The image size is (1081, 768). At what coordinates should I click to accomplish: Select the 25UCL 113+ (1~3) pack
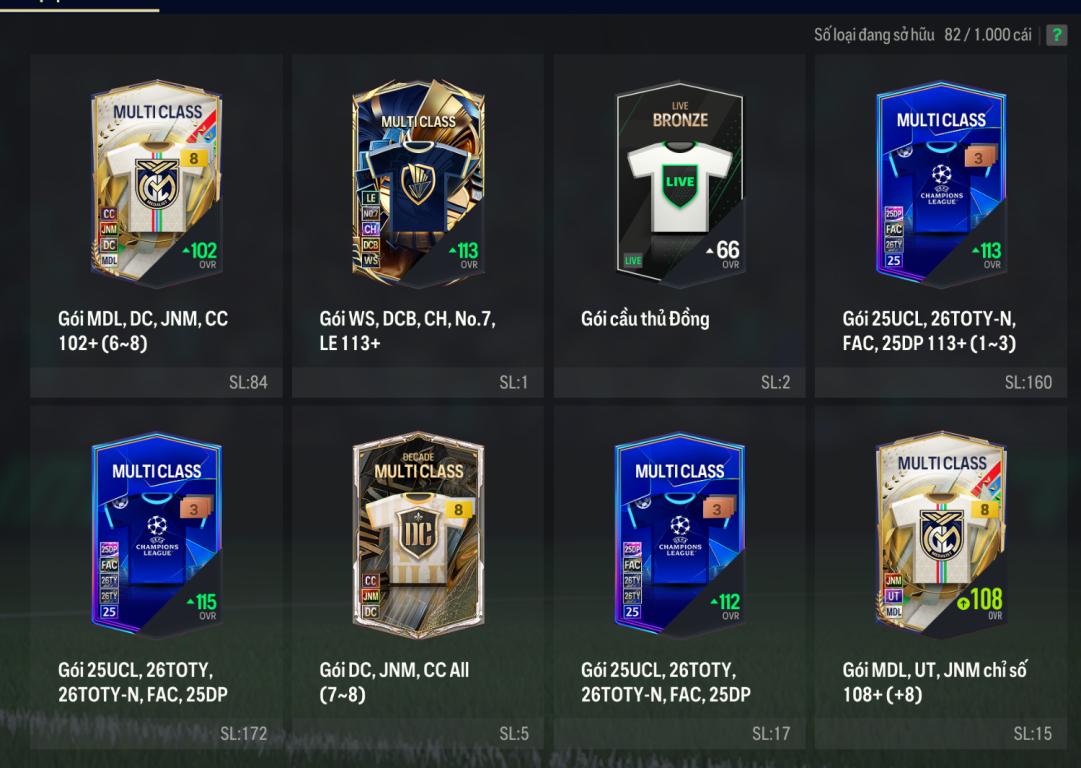(941, 180)
